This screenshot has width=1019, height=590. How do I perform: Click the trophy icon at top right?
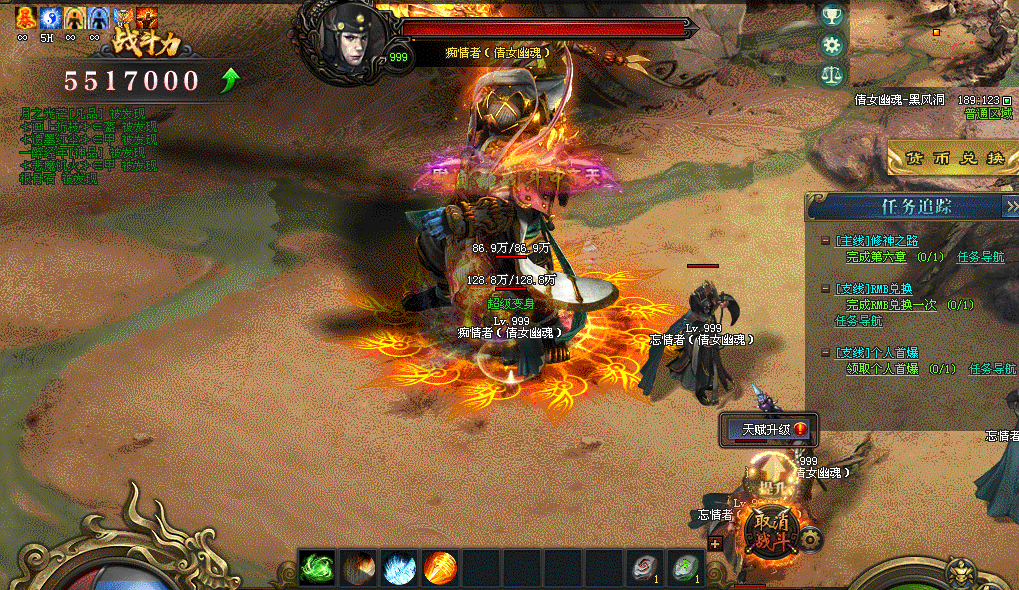point(830,16)
